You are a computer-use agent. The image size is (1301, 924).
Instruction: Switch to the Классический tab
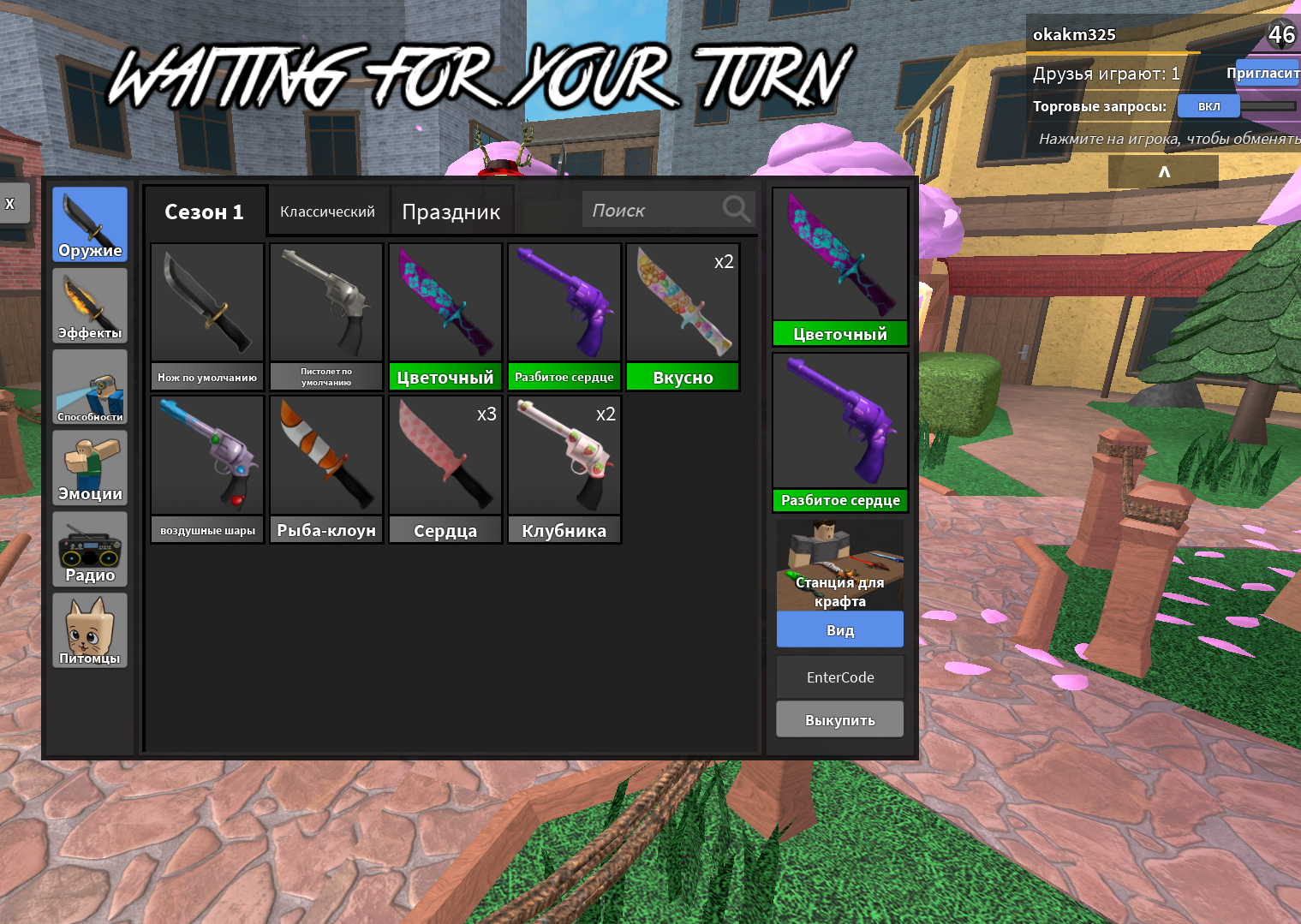(x=328, y=210)
